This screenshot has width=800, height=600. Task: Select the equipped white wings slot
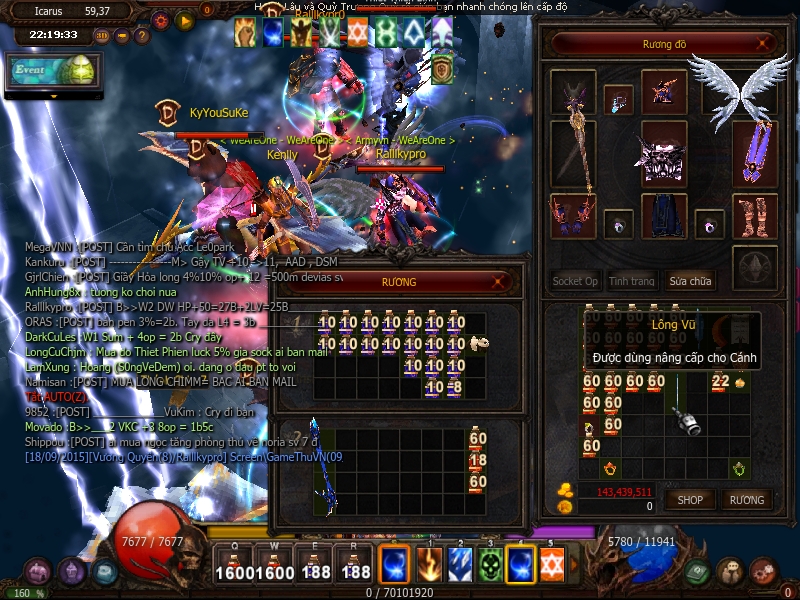tap(738, 83)
